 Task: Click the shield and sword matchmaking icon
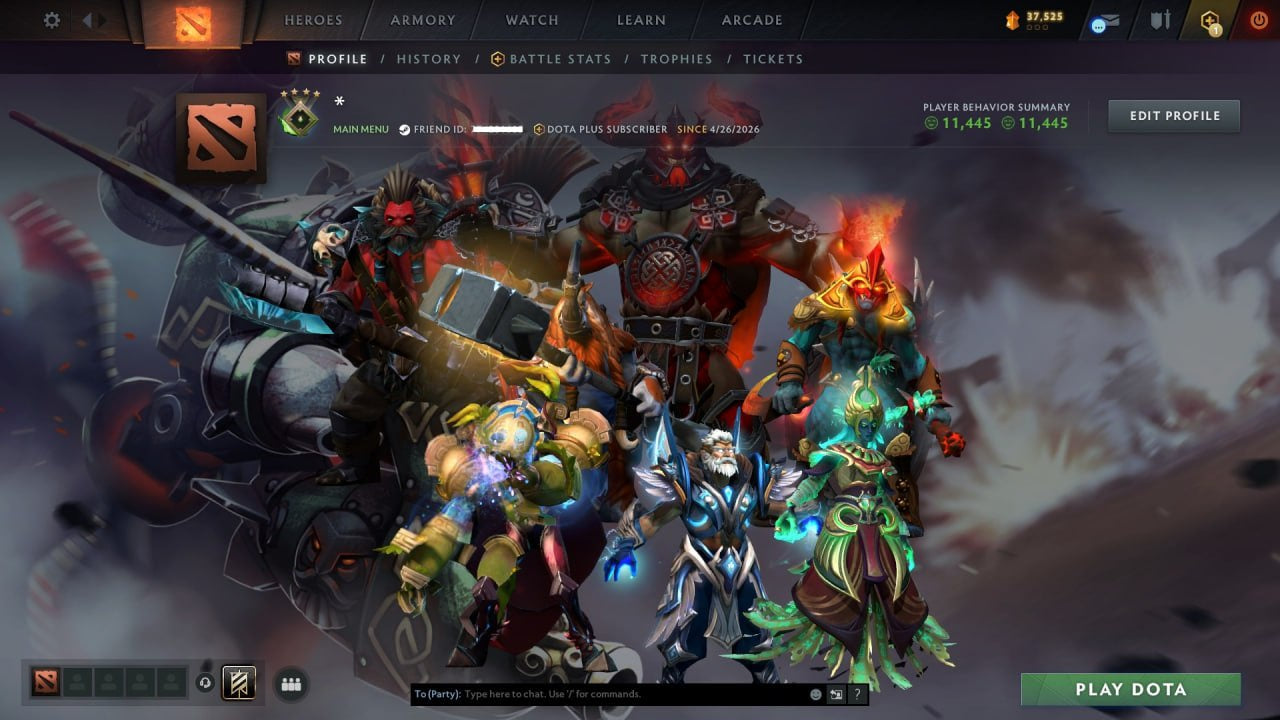click(x=1162, y=19)
